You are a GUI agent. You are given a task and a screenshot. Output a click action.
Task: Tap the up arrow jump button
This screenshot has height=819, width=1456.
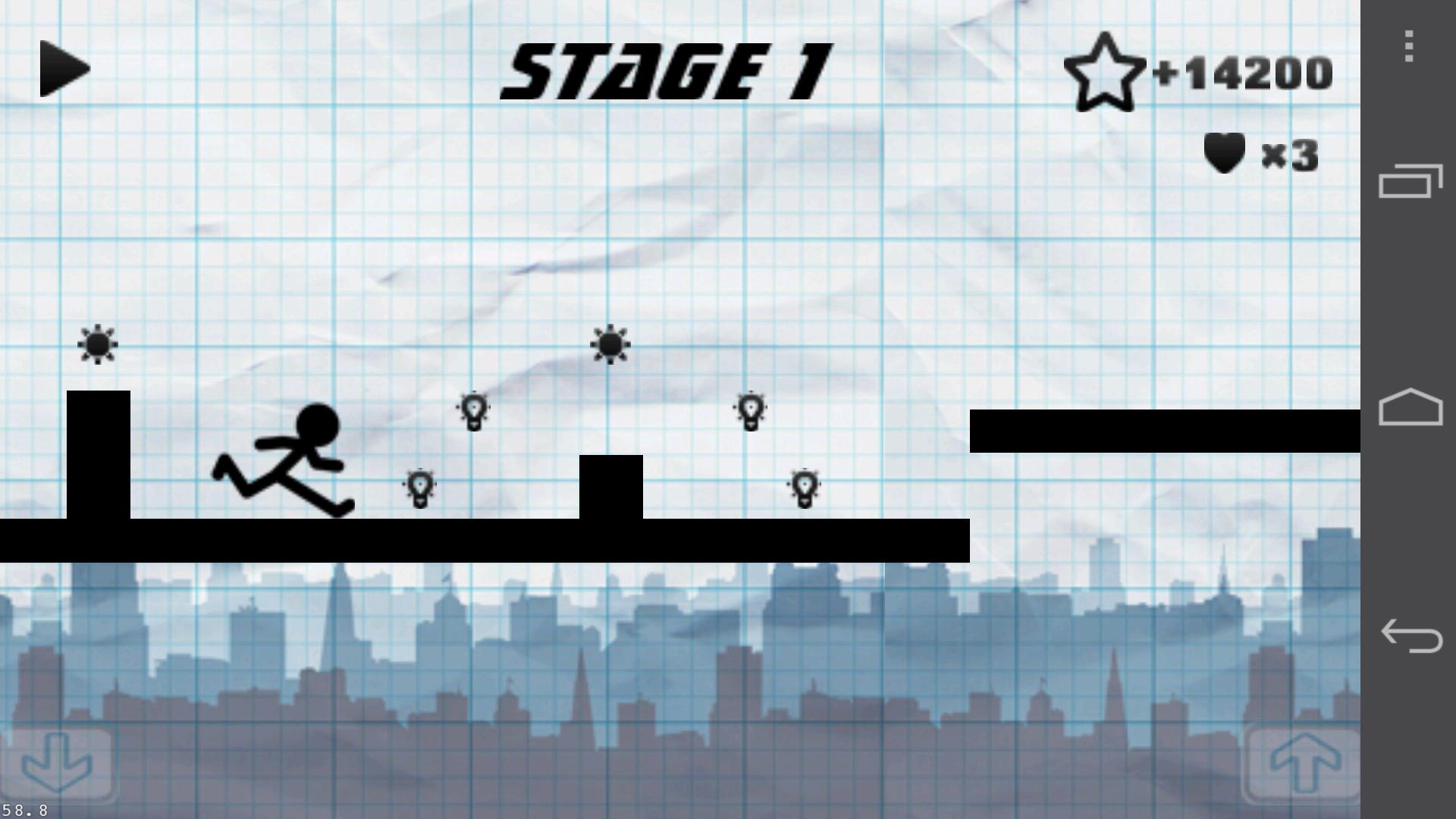(1304, 764)
